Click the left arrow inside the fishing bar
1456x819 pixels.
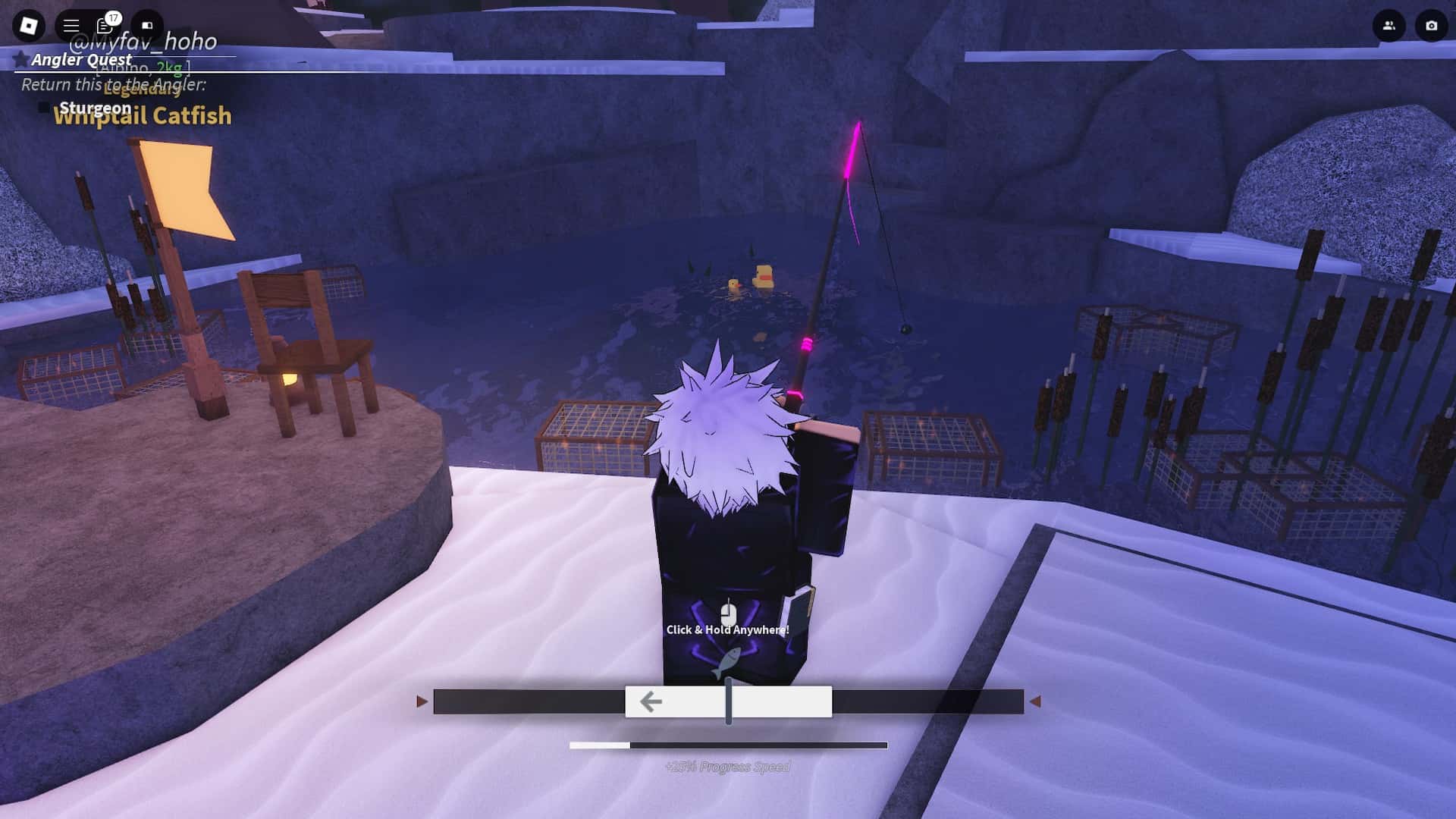[652, 702]
